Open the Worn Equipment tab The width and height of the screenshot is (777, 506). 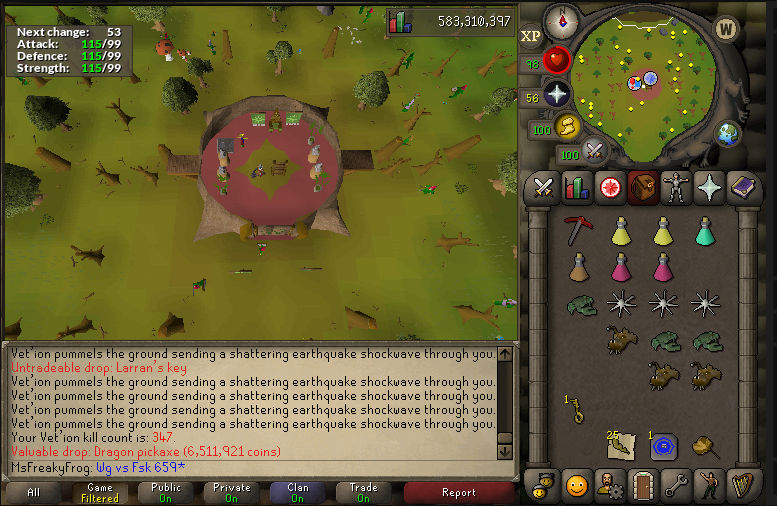[674, 187]
